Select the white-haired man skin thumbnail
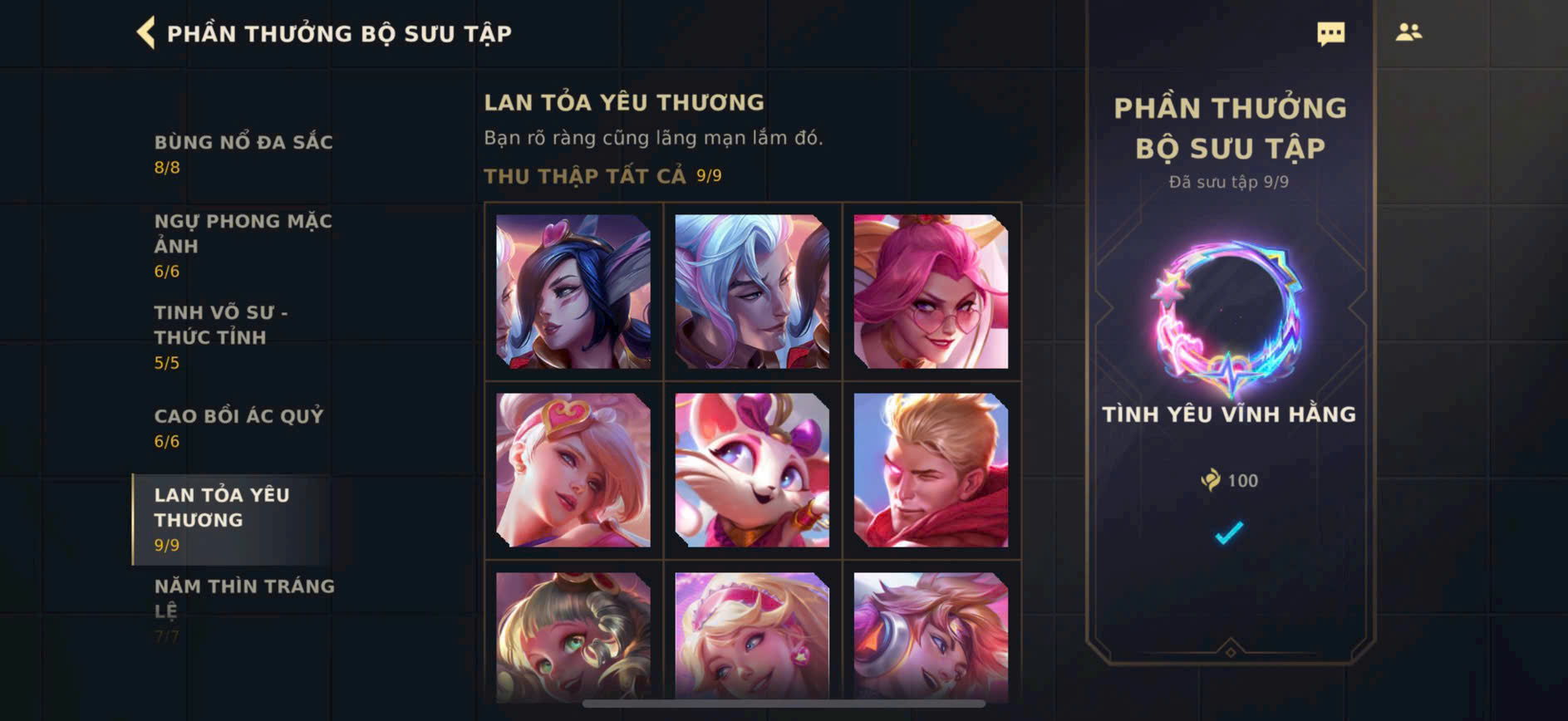 click(752, 292)
